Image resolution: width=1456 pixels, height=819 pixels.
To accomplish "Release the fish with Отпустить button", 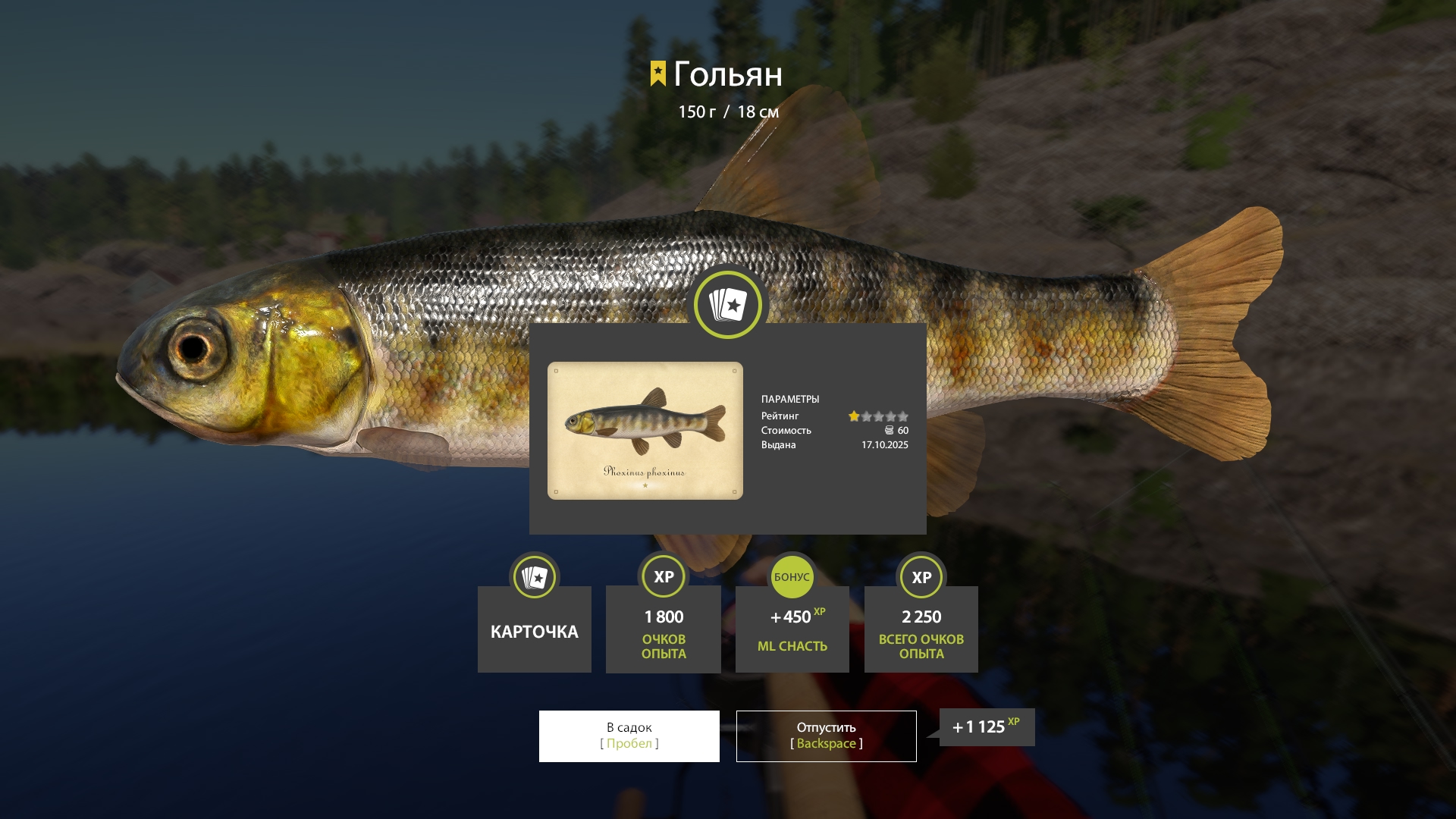I will (826, 736).
